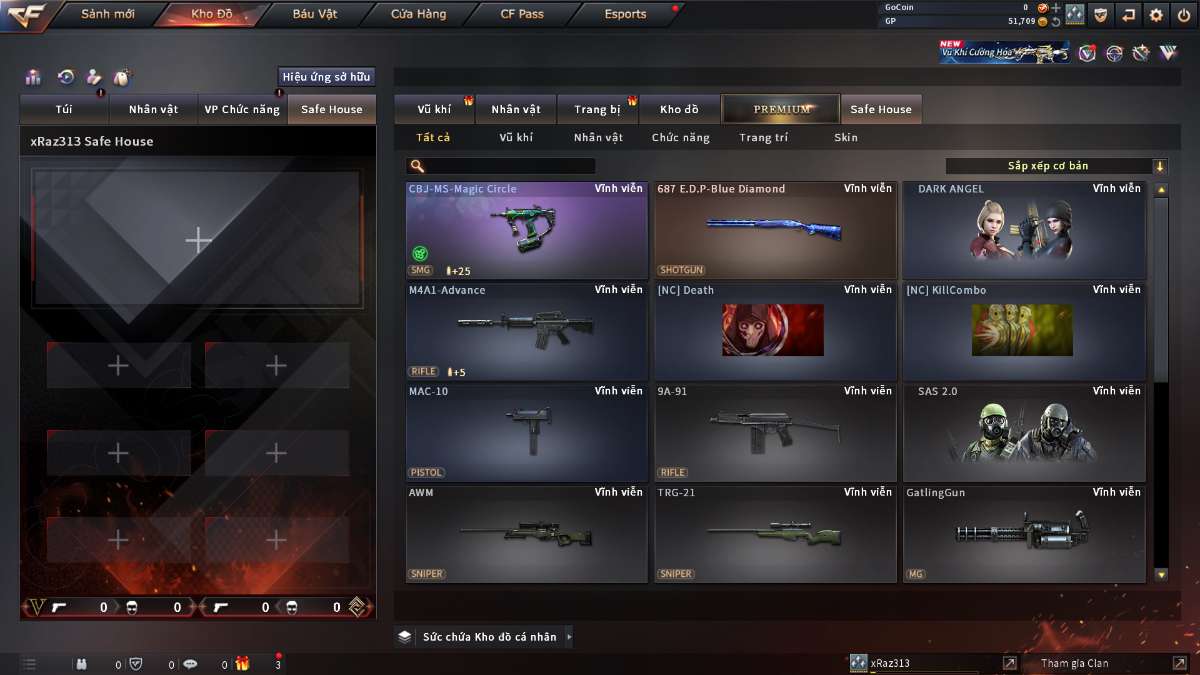This screenshot has width=1200, height=675.
Task: Open the Cửa Hàng shop
Action: coord(419,15)
